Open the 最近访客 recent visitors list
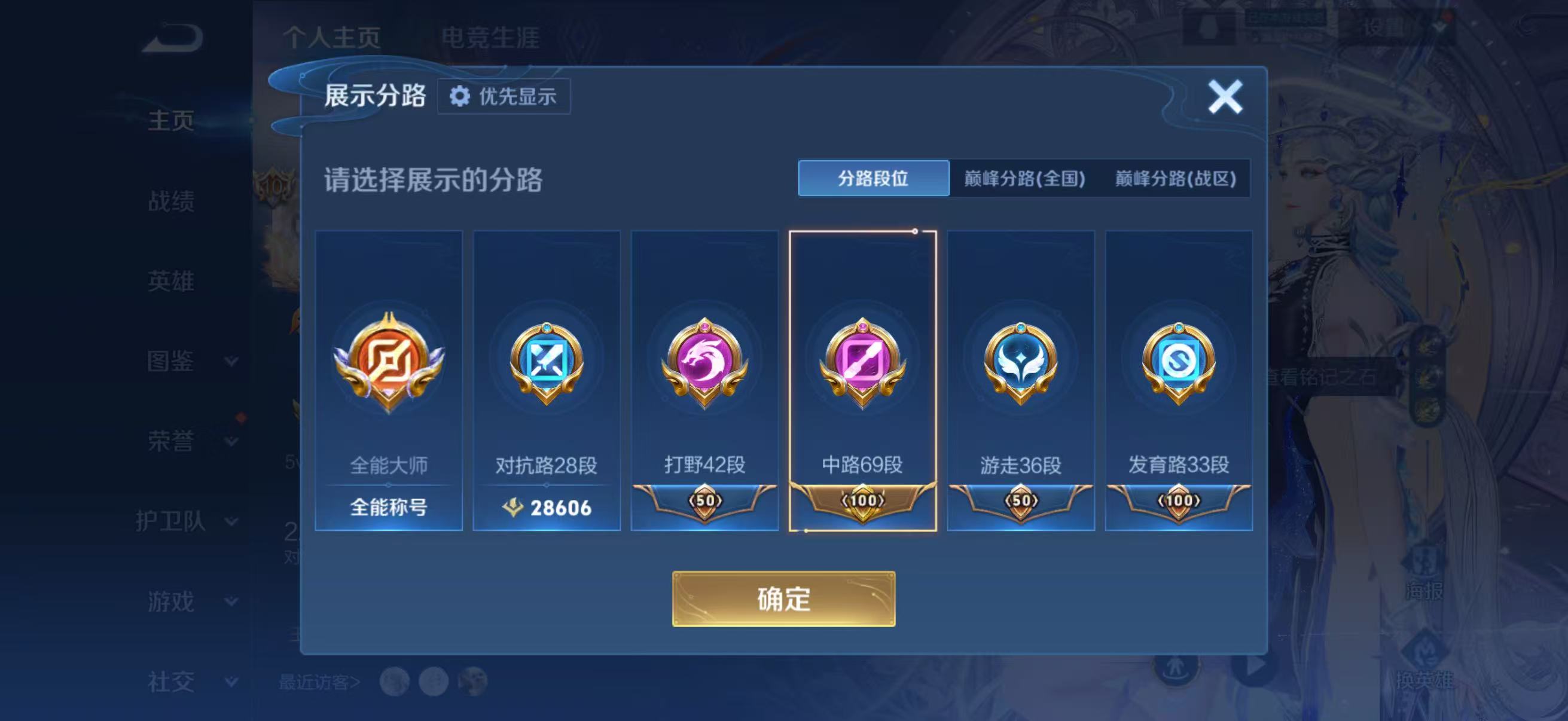The image size is (1568, 721). tap(316, 682)
